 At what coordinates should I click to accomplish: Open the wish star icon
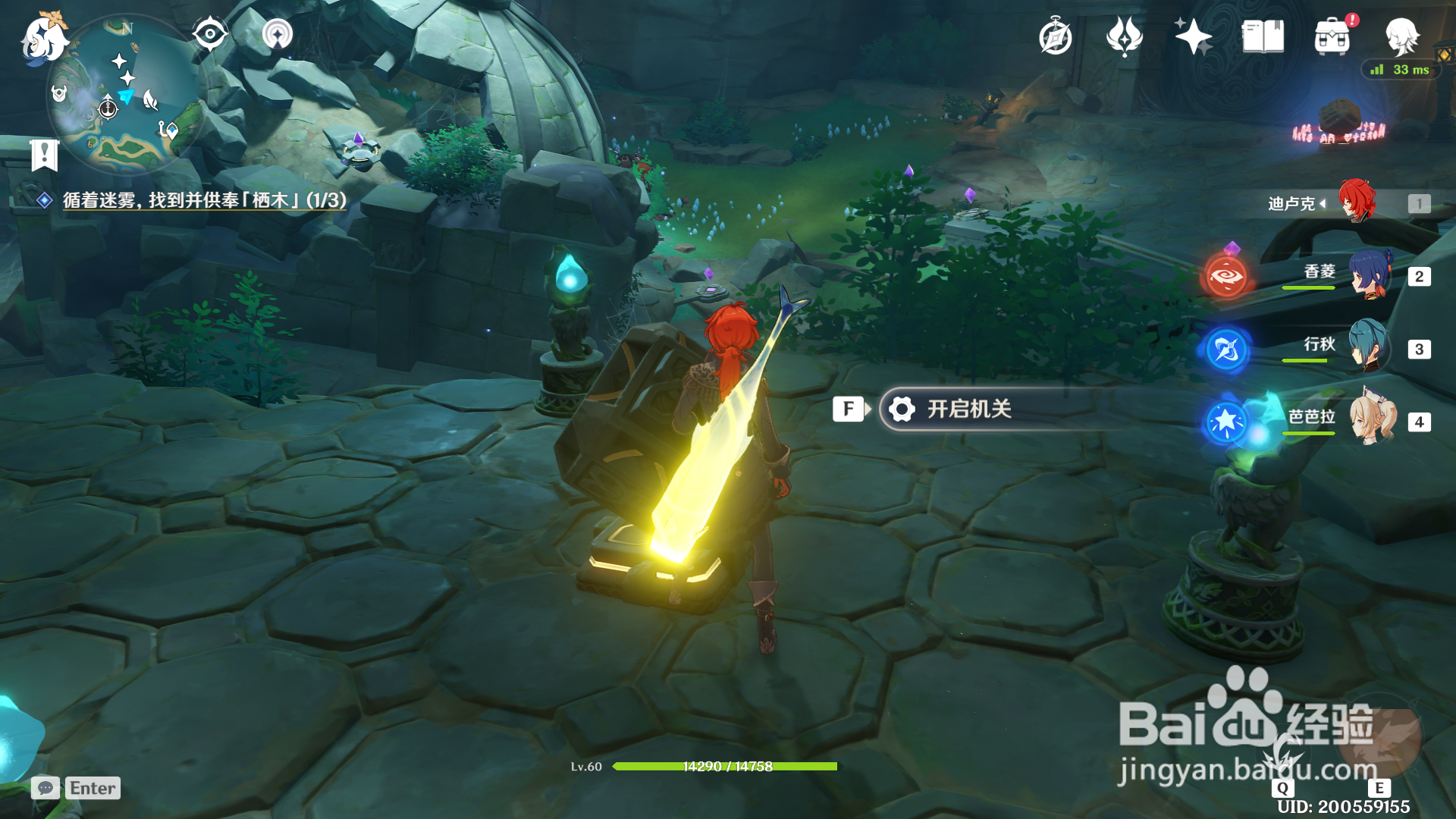point(1193,36)
